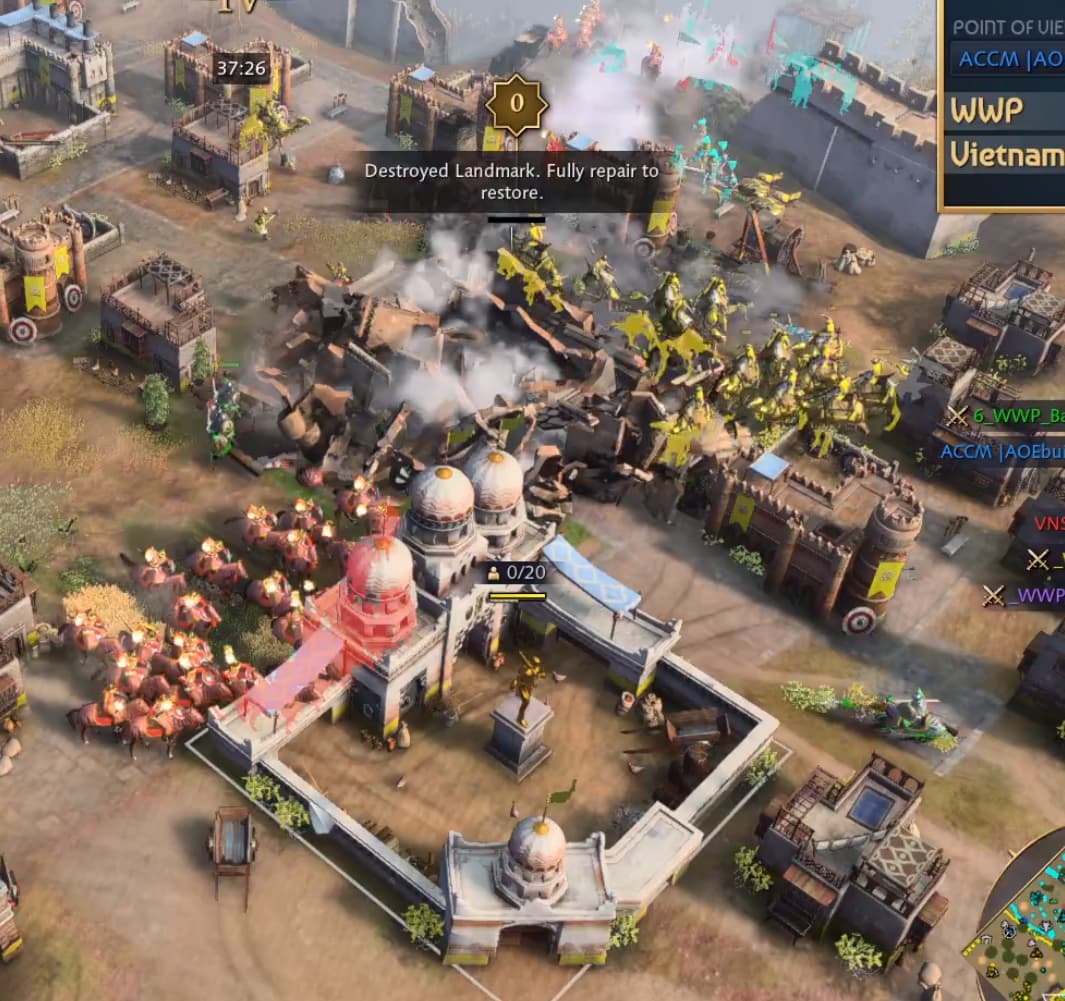This screenshot has width=1065, height=1001.
Task: Select the Vietnam team row
Action: tap(1005, 154)
